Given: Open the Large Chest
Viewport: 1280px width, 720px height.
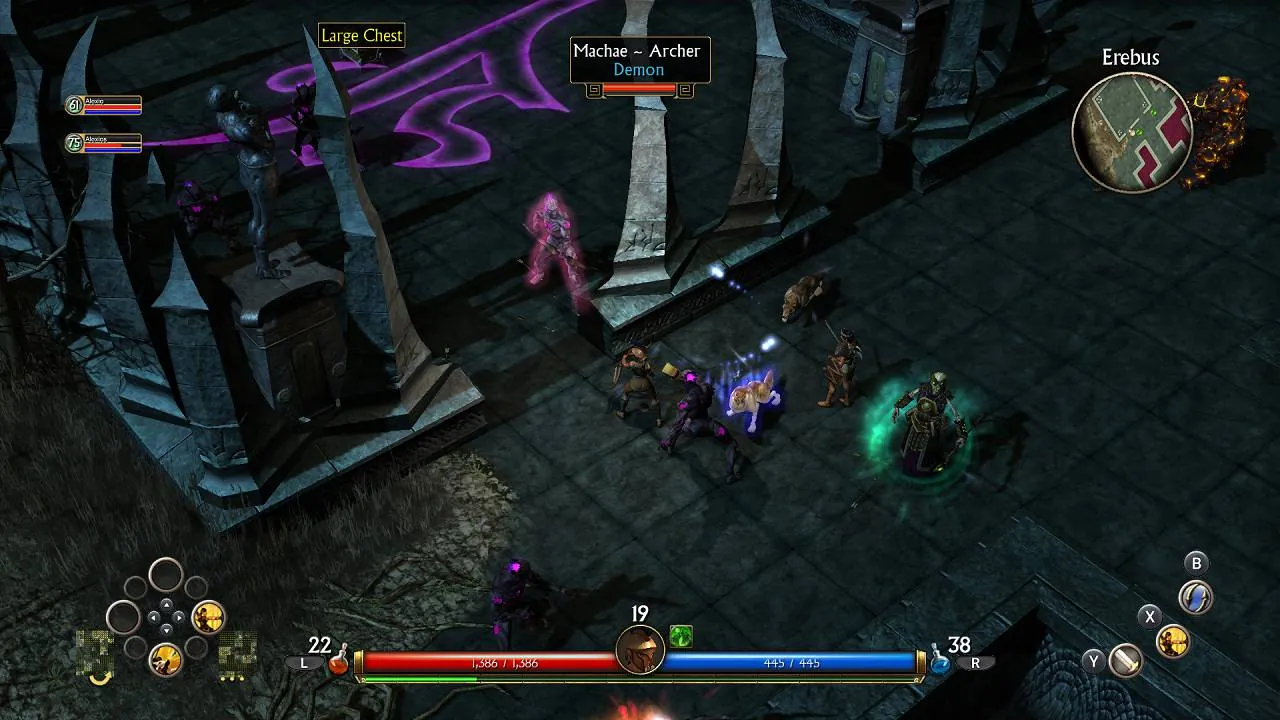Looking at the screenshot, I should pos(362,36).
